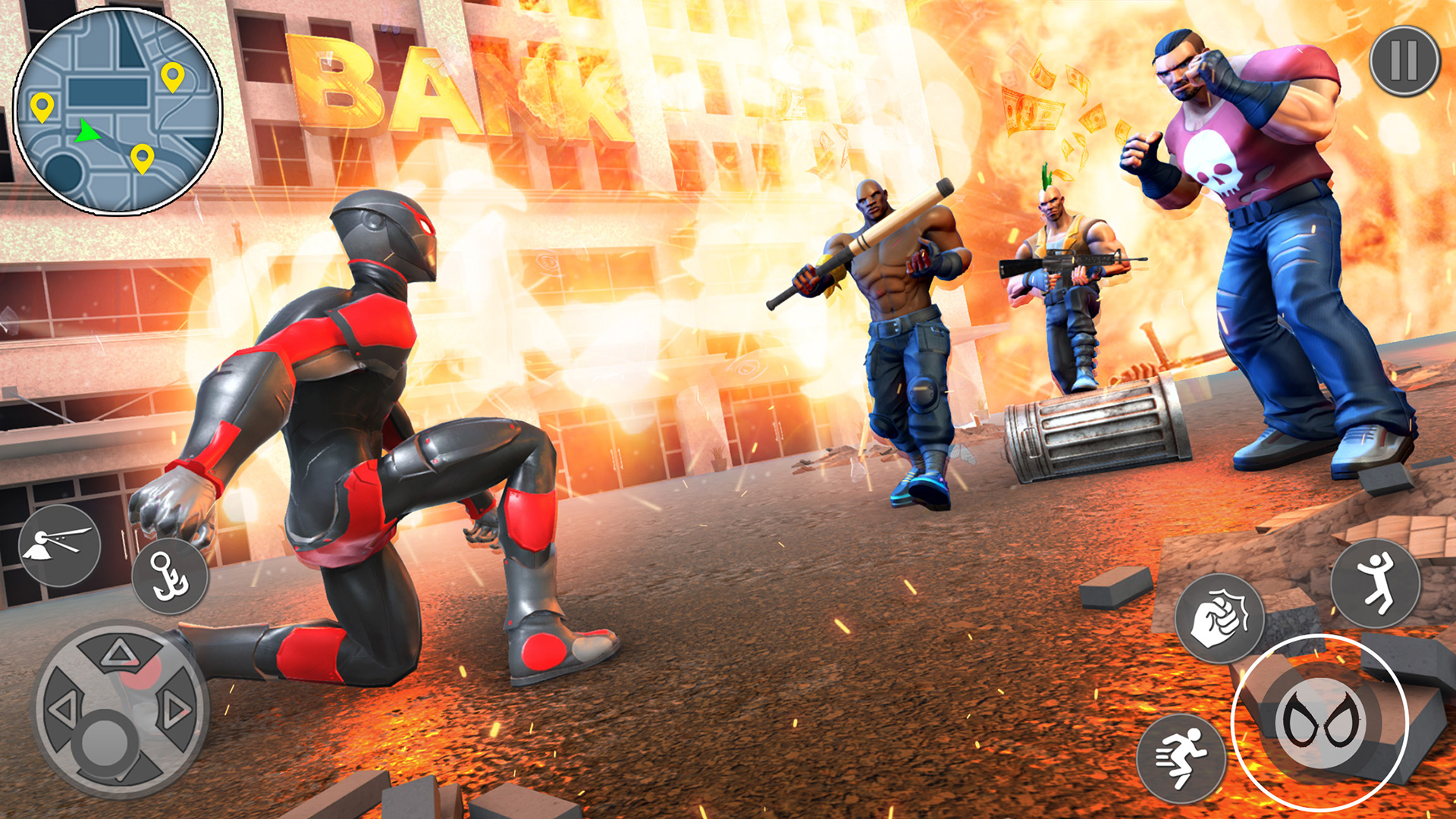Select the lower yellow waypoint pin on minimap
1456x819 pixels.
(x=141, y=159)
